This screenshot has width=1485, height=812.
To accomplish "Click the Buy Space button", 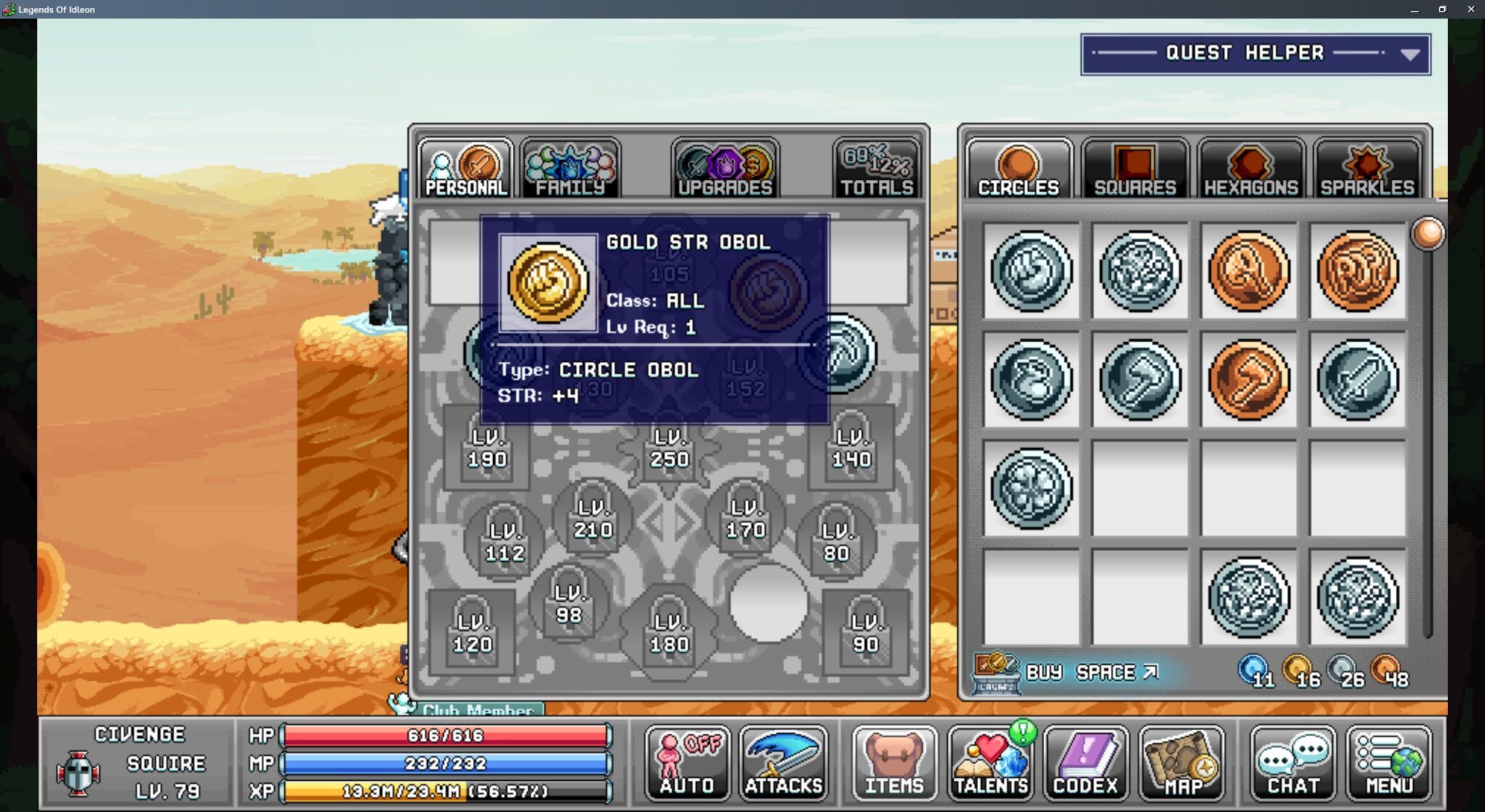I will pyautogui.click(x=1091, y=673).
